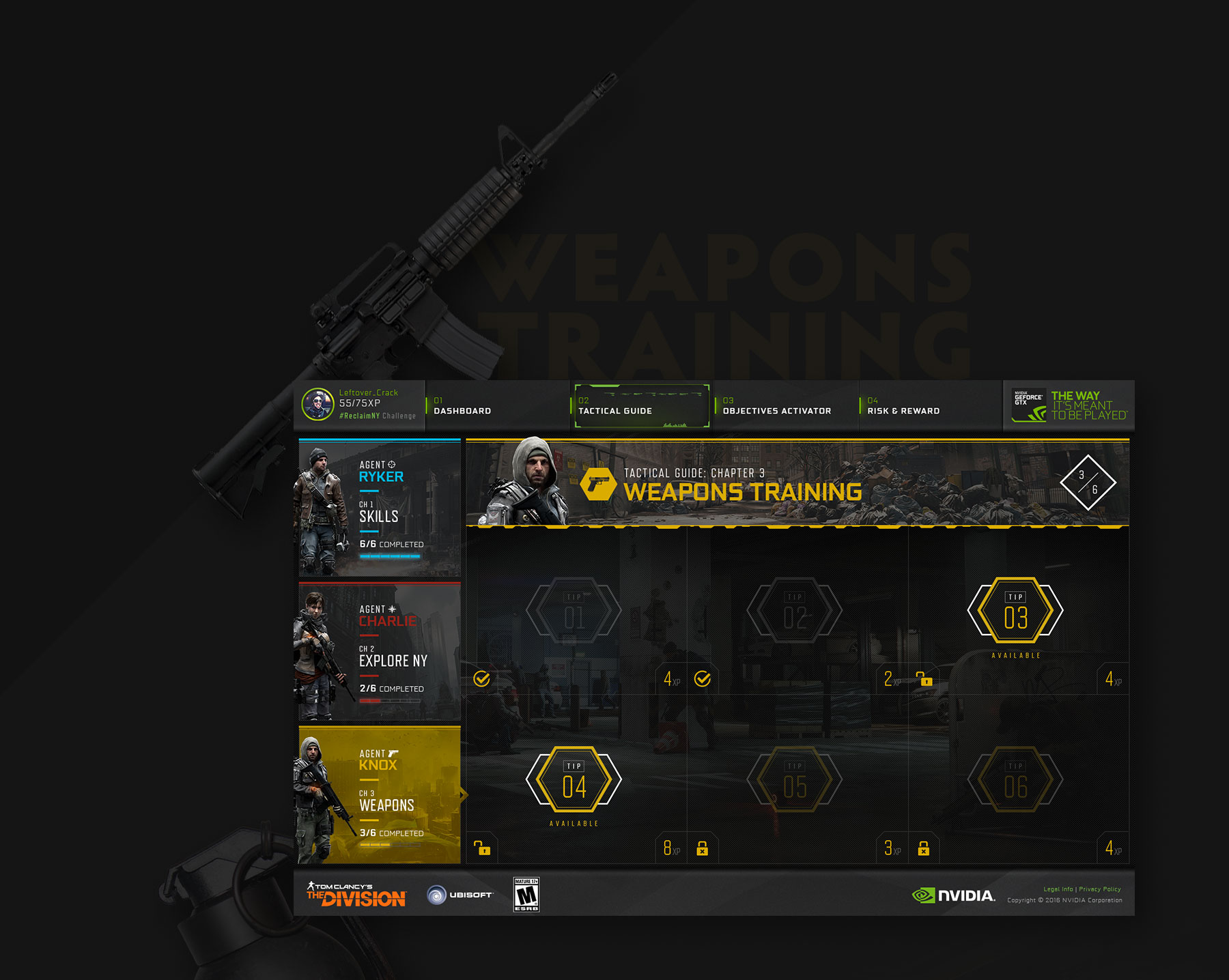Click the Leftover_Crack profile avatar
Image resolution: width=1229 pixels, height=980 pixels.
(317, 404)
